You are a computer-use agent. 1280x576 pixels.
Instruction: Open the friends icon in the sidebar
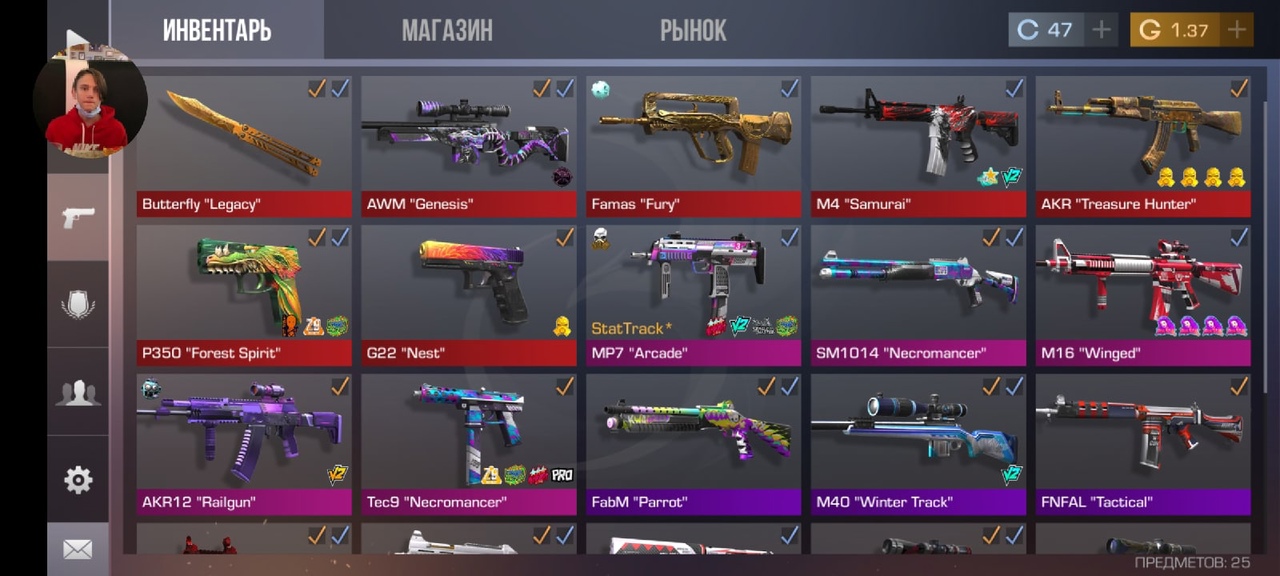click(78, 392)
